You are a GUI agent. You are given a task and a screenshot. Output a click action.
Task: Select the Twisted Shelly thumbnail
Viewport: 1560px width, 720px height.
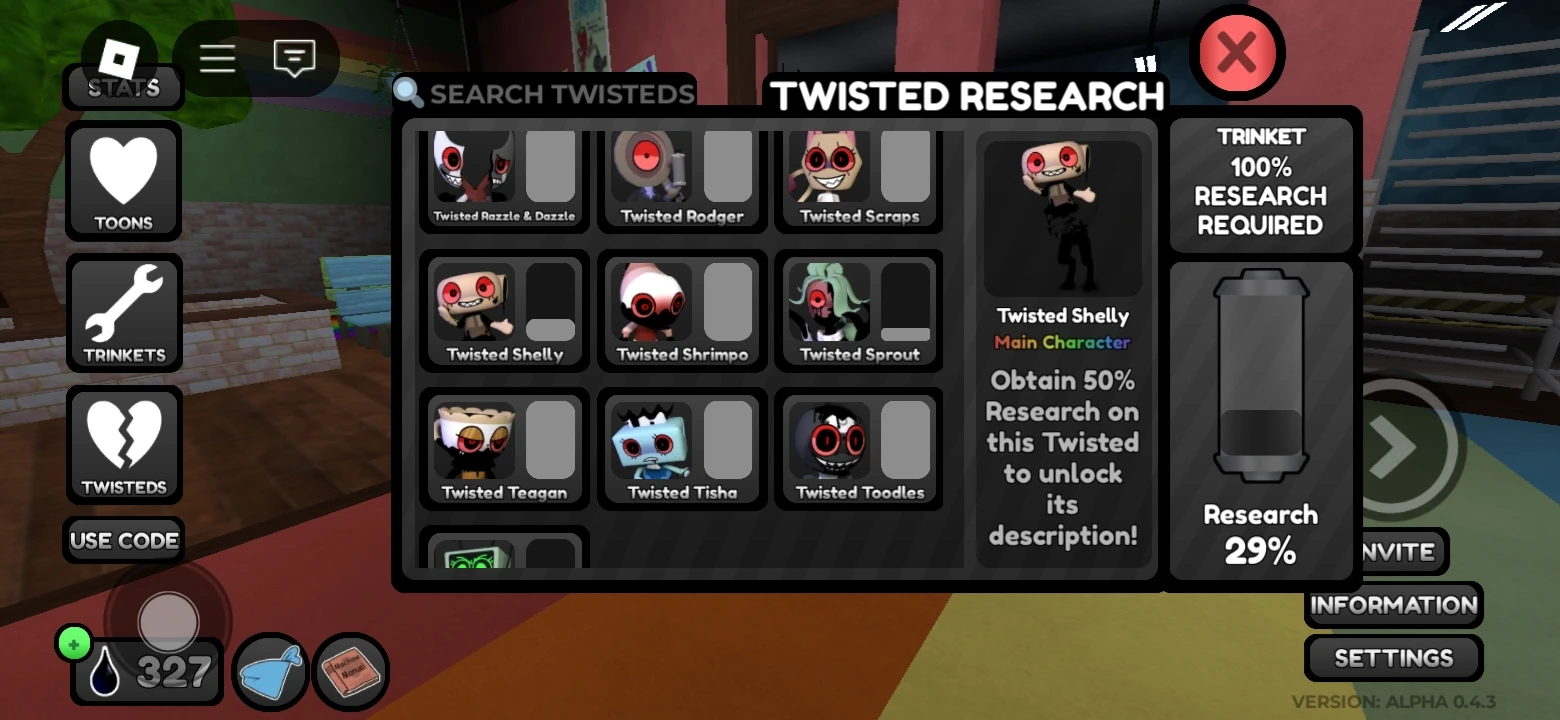(x=475, y=300)
